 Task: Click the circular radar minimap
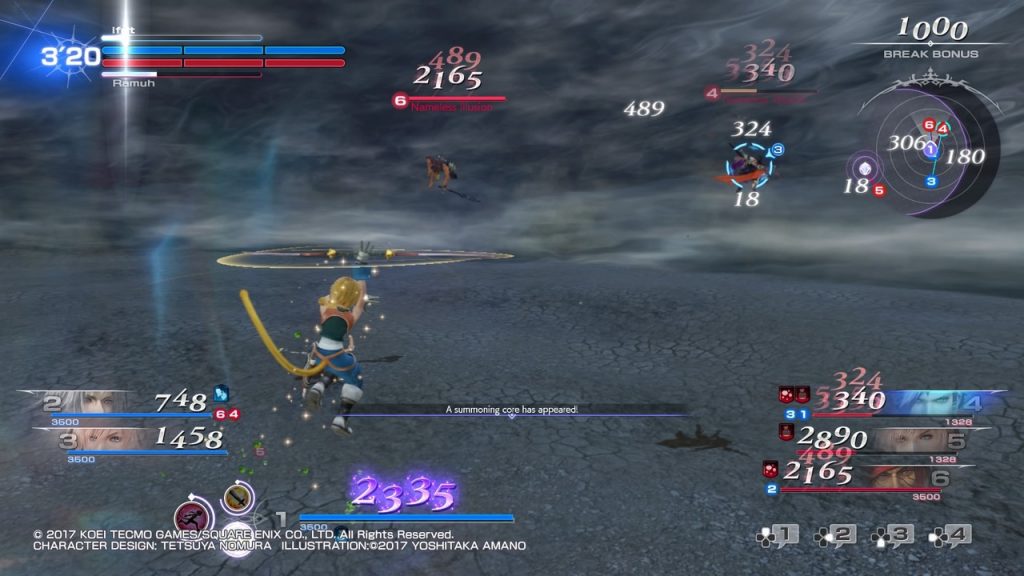[930, 148]
